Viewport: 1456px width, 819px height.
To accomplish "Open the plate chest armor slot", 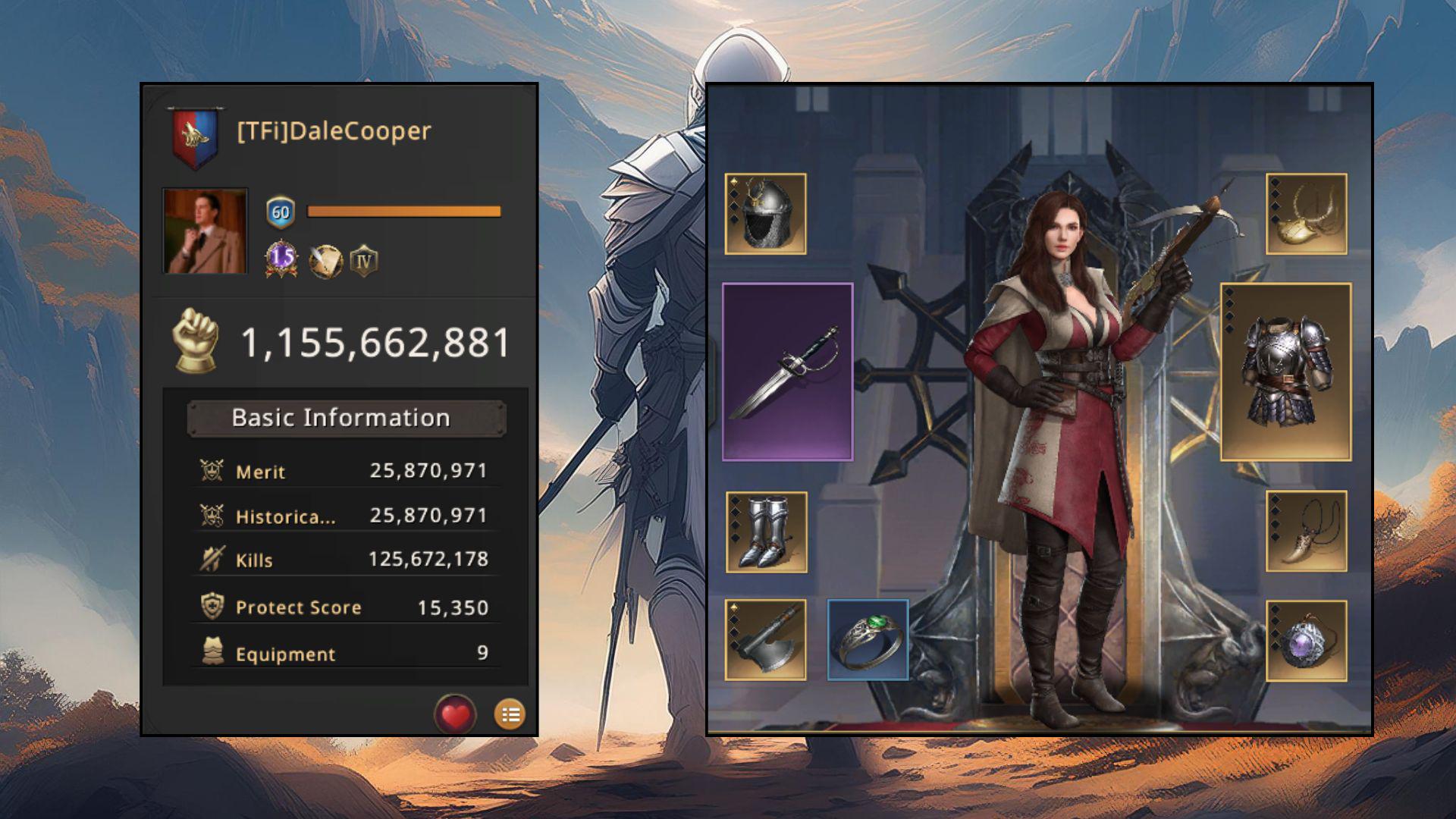I will pos(1285,372).
